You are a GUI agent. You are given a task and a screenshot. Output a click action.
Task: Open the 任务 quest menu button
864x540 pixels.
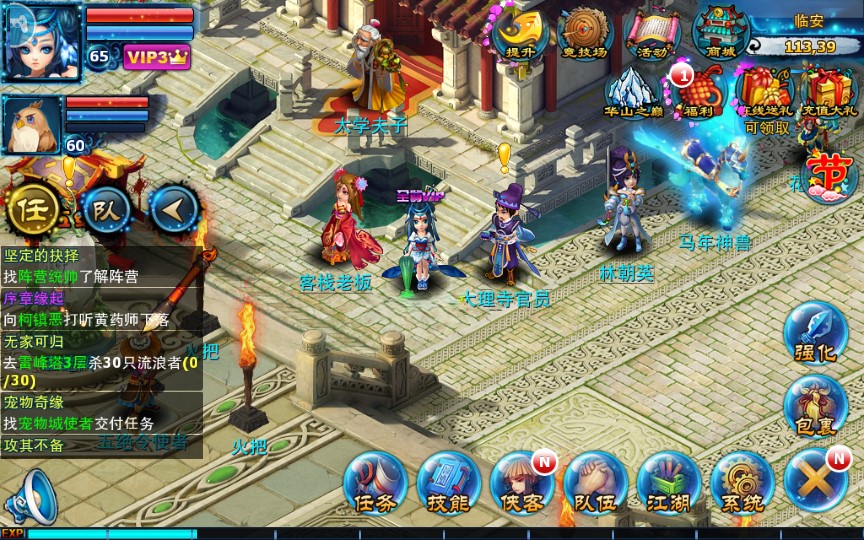(x=374, y=482)
